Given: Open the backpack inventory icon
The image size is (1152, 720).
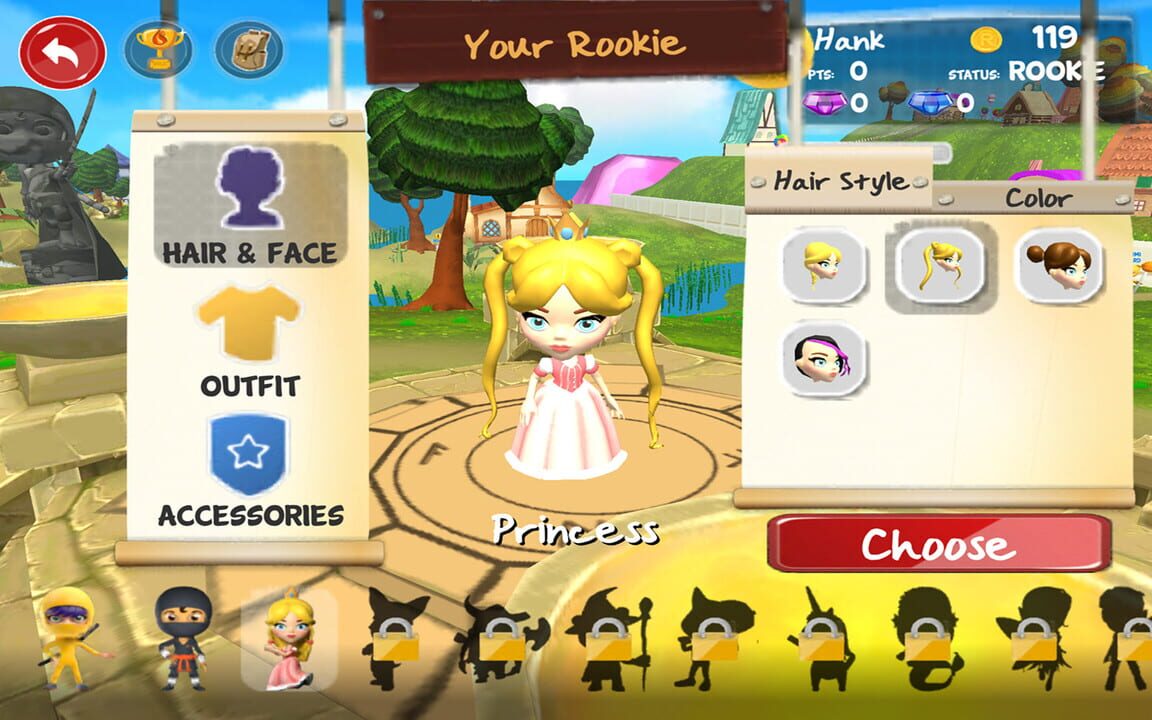Looking at the screenshot, I should [249, 50].
